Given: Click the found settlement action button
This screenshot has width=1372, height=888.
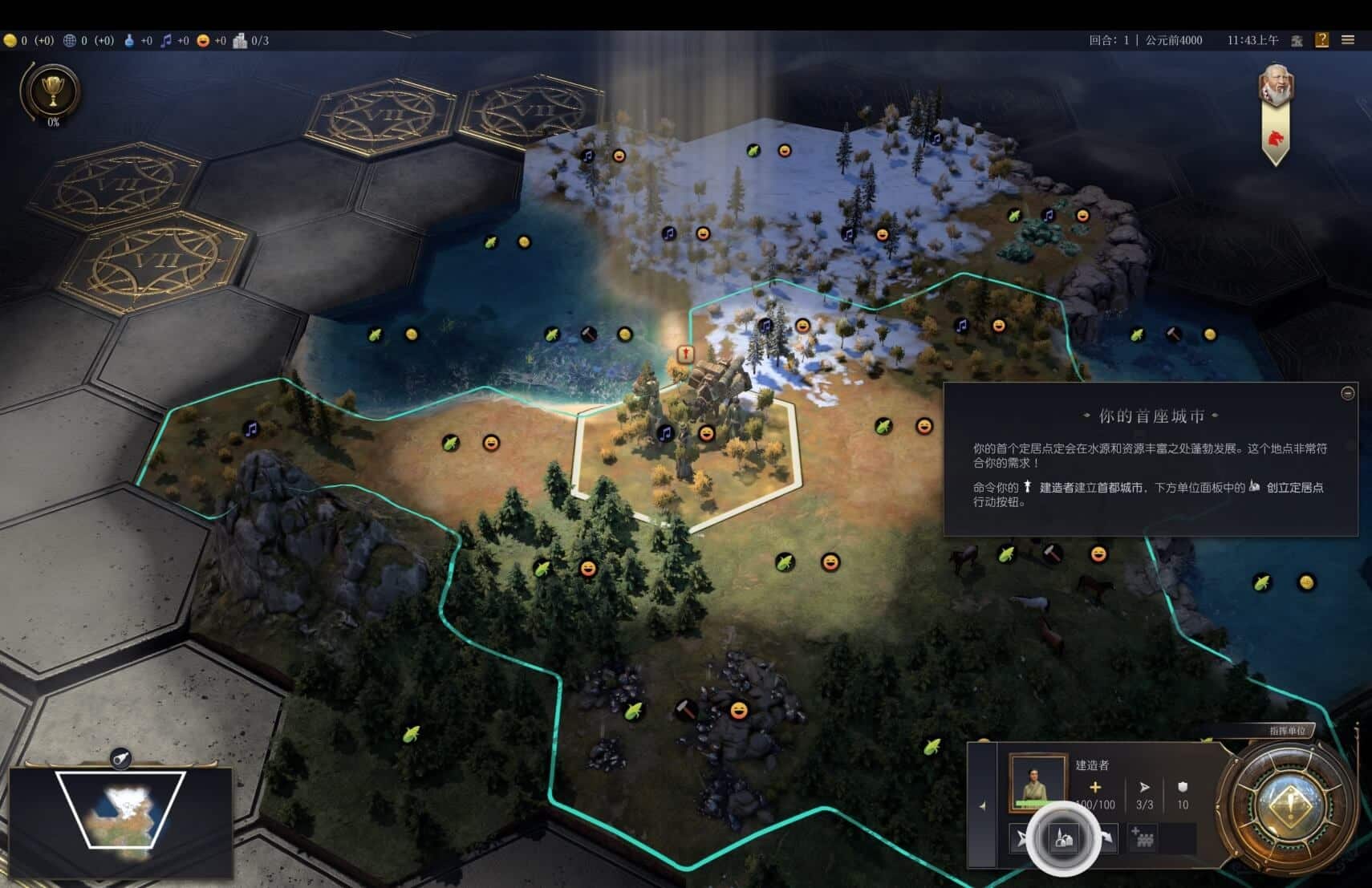Looking at the screenshot, I should 1063,839.
